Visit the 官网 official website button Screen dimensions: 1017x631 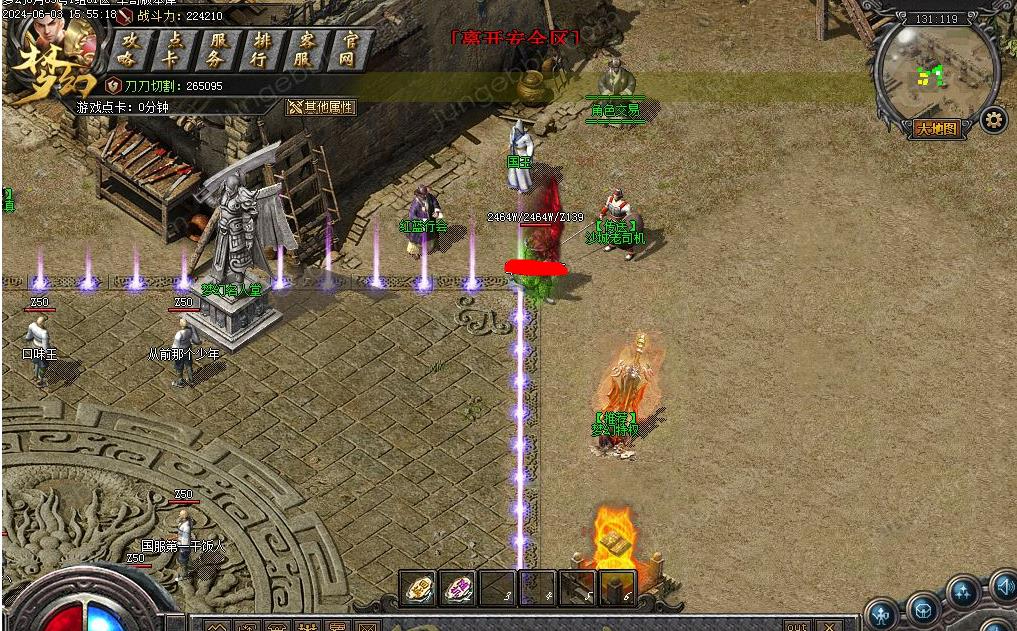pyautogui.click(x=350, y=49)
